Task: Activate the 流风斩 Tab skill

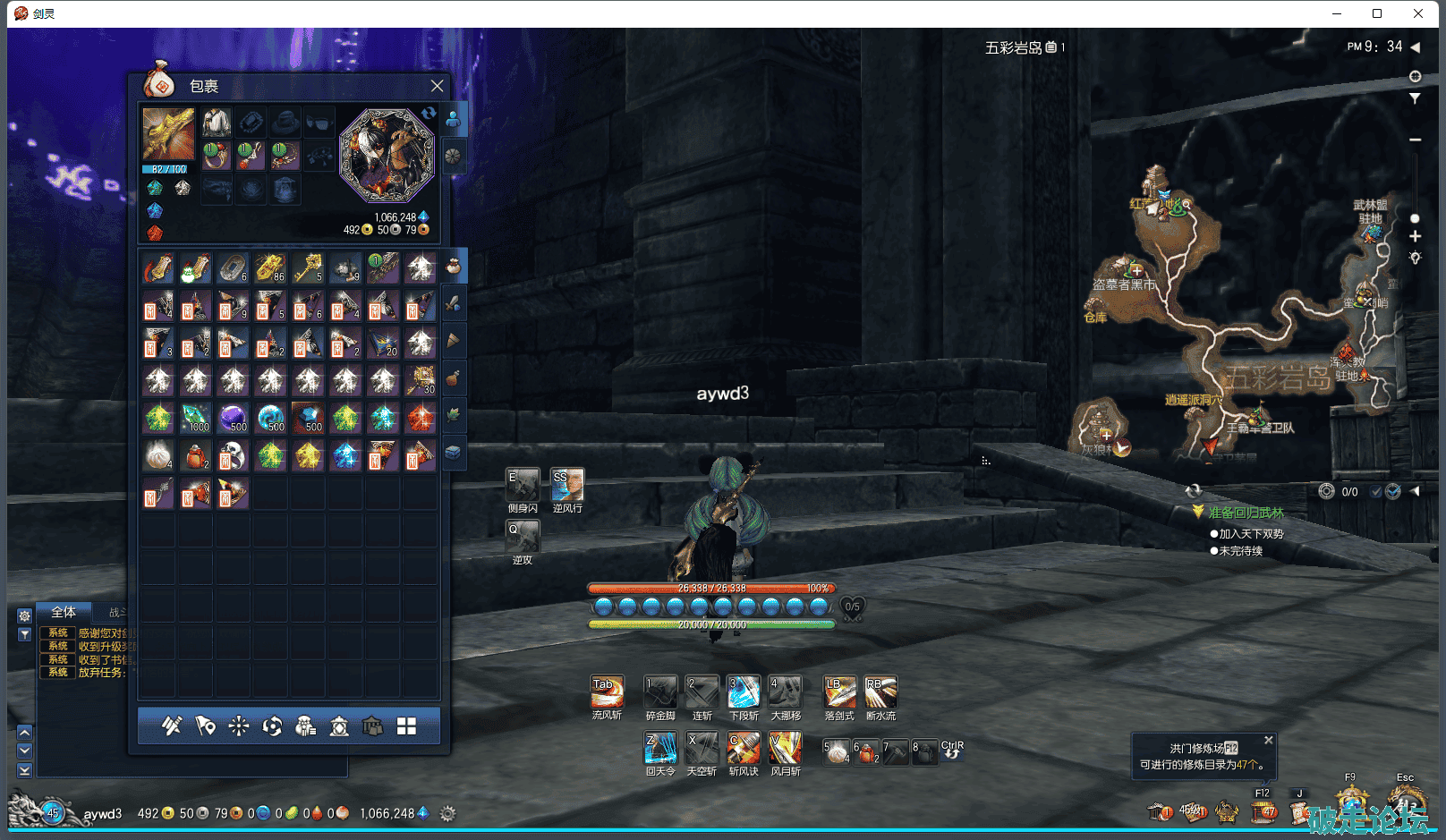Action: pyautogui.click(x=607, y=692)
